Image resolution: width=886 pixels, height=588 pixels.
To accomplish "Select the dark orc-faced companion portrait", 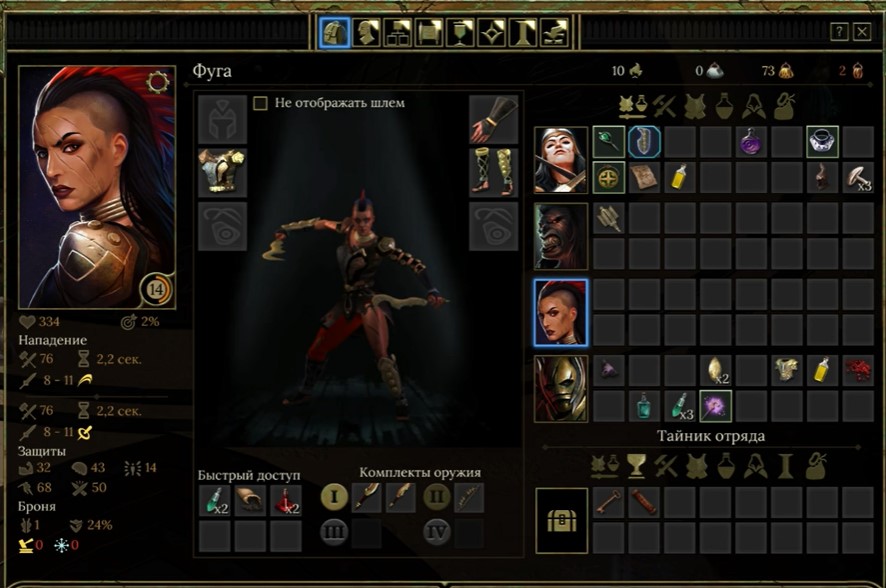I will pyautogui.click(x=561, y=235).
